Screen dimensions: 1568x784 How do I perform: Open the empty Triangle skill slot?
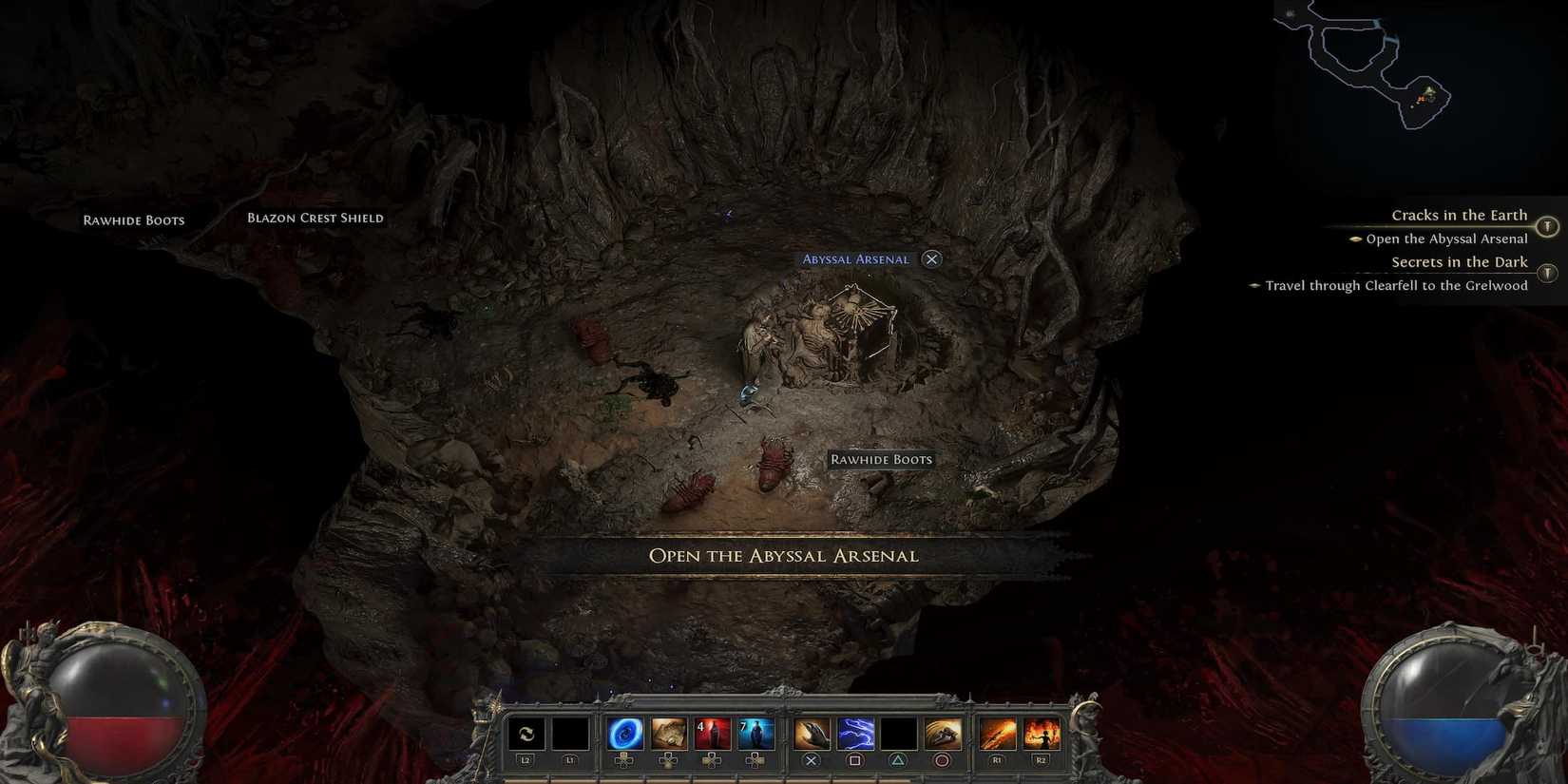pos(897,732)
